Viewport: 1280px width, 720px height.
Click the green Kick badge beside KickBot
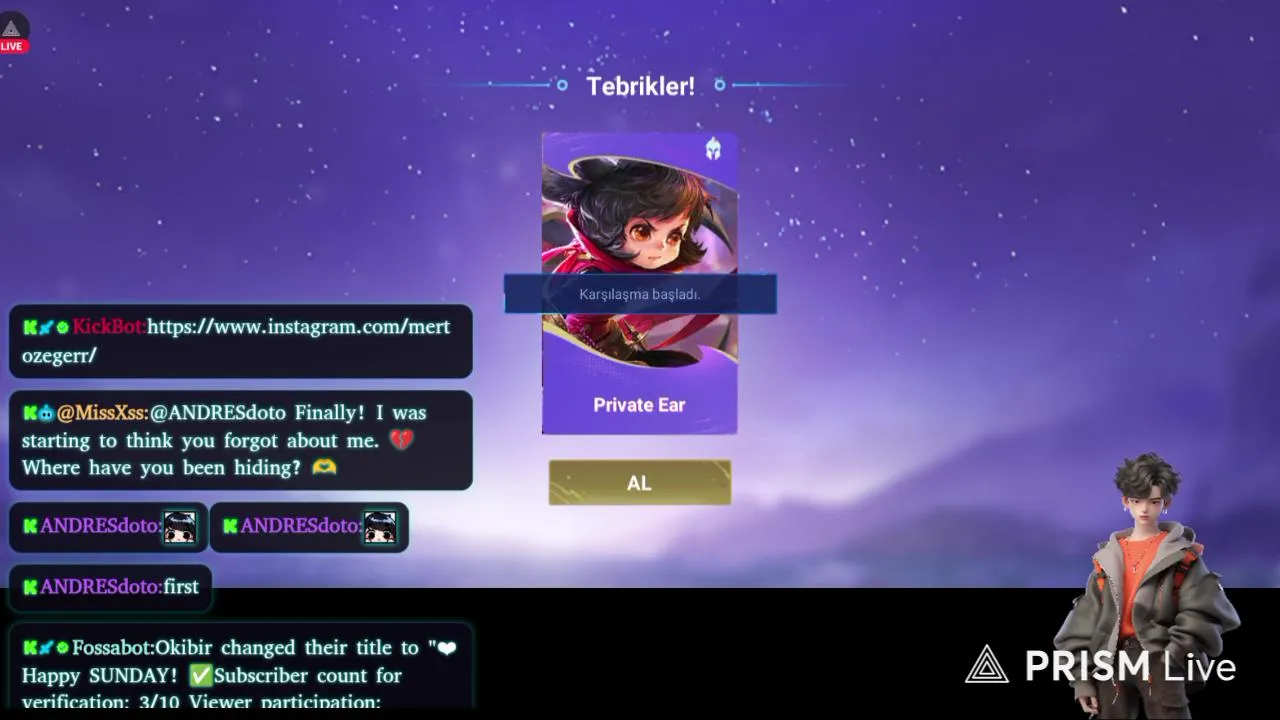(x=30, y=326)
